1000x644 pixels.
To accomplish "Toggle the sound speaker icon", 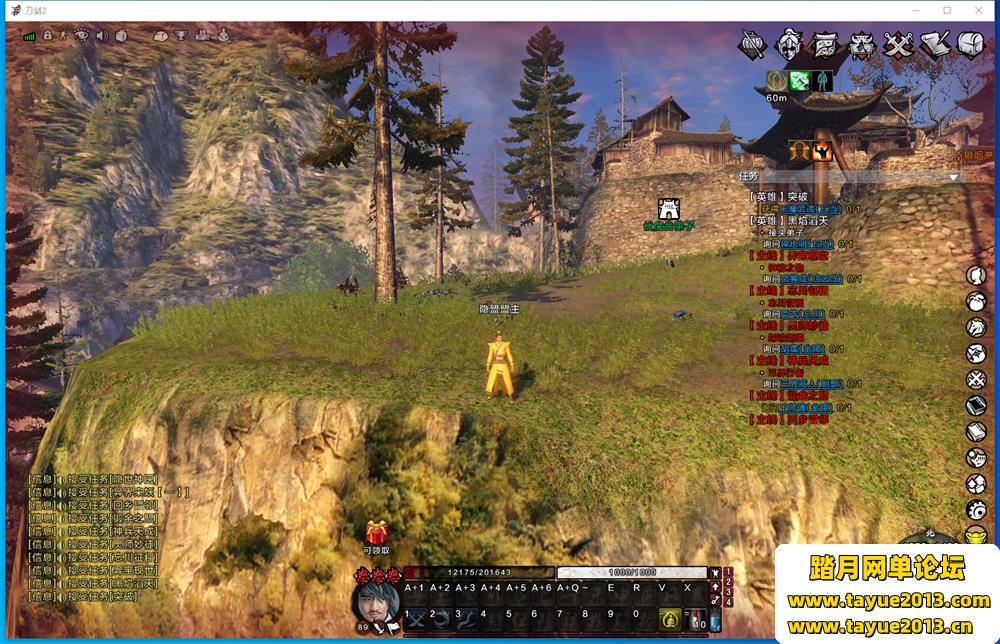I will [101, 36].
